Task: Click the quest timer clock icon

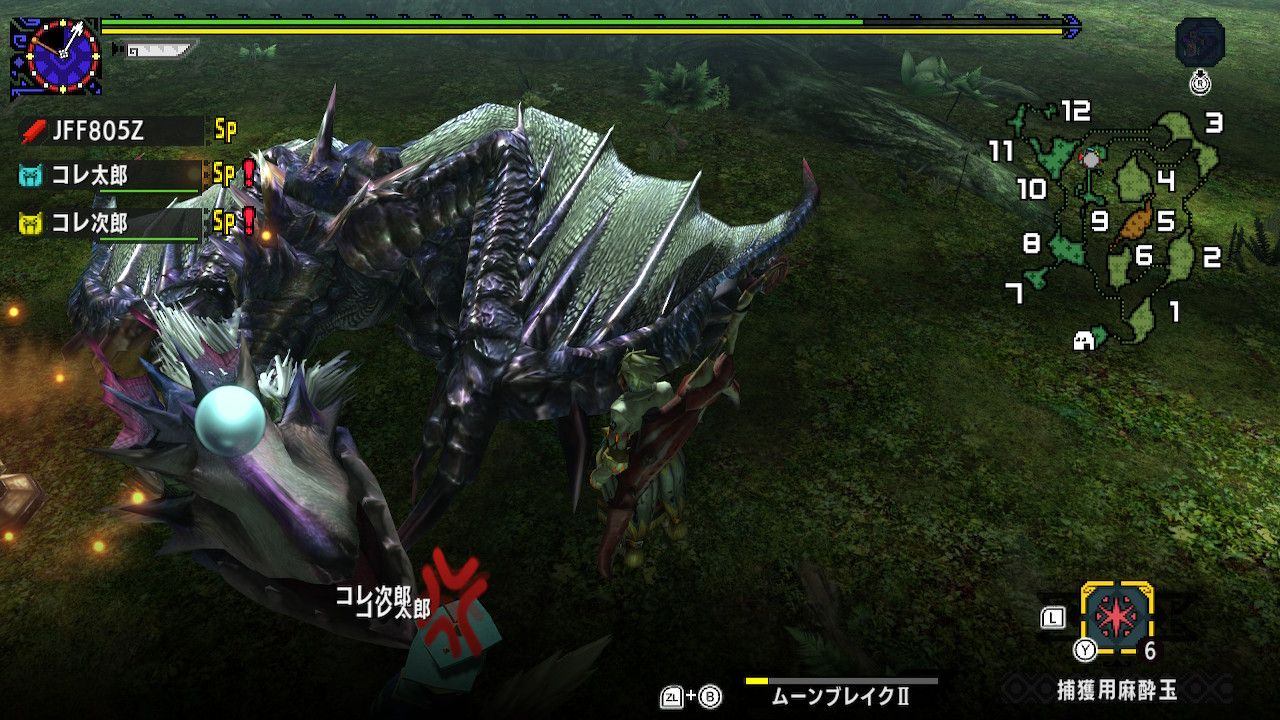Action: [x=63, y=56]
